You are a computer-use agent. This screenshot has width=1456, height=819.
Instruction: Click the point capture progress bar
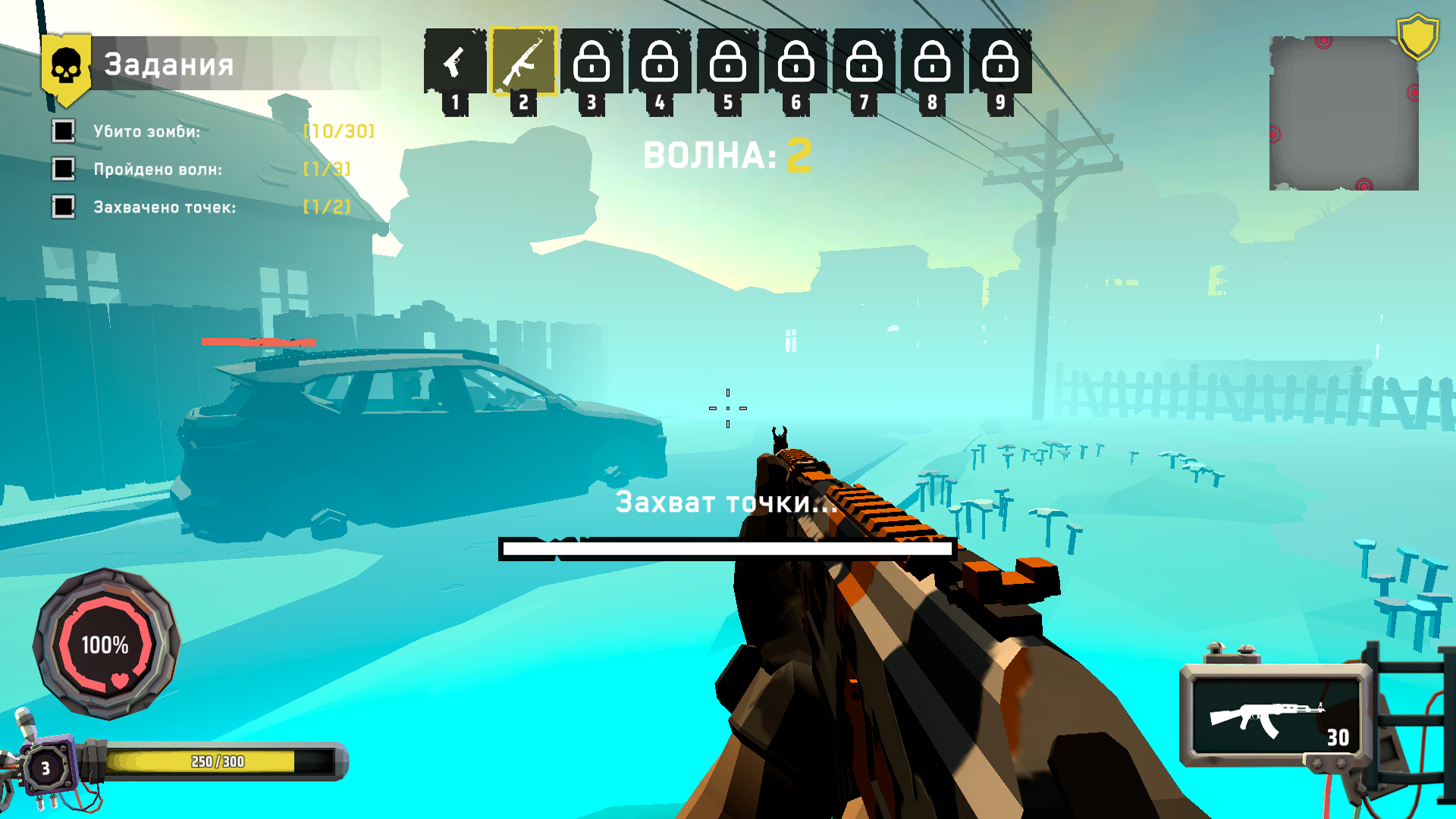(728, 548)
